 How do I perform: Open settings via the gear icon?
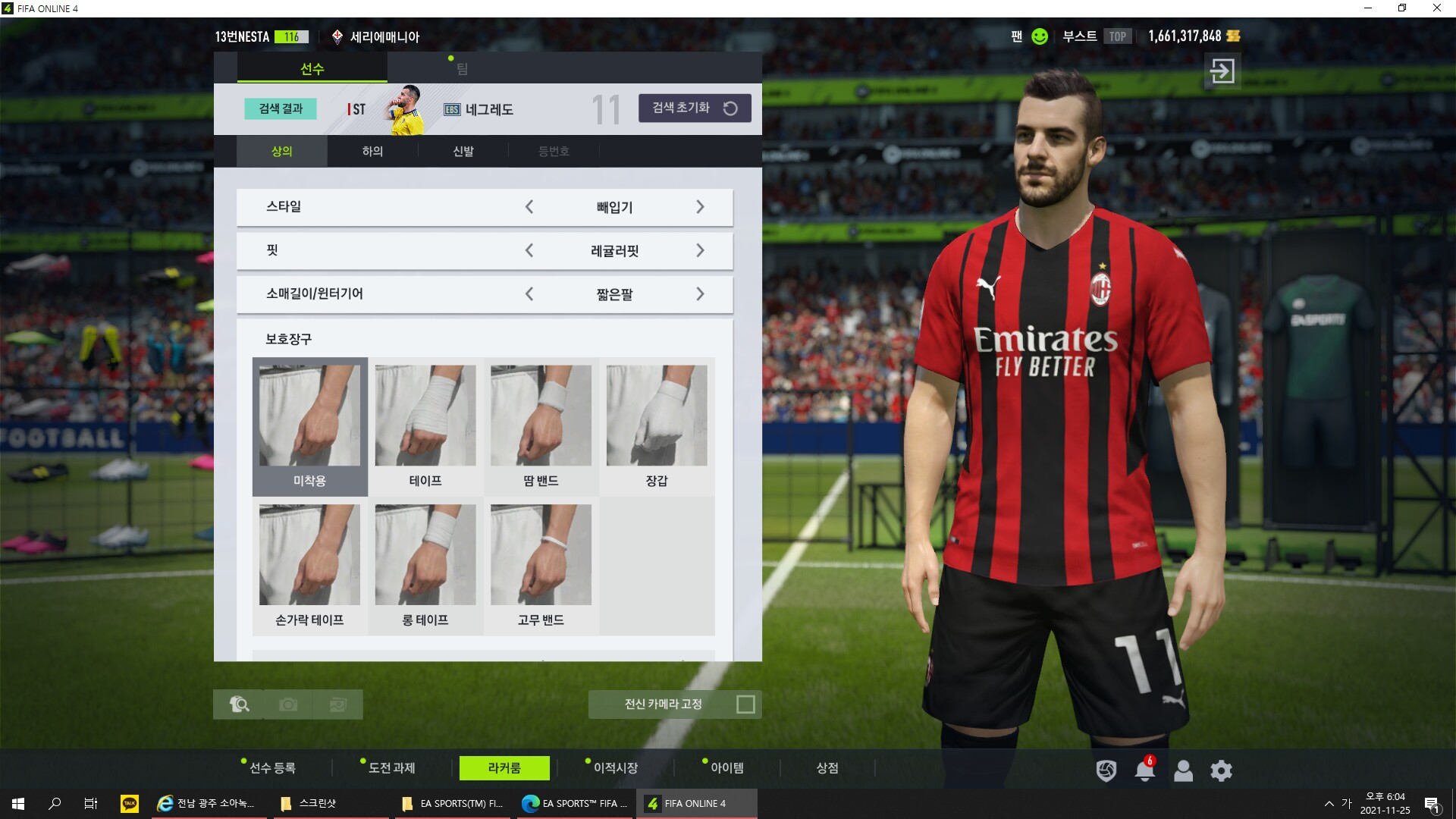click(x=1221, y=771)
